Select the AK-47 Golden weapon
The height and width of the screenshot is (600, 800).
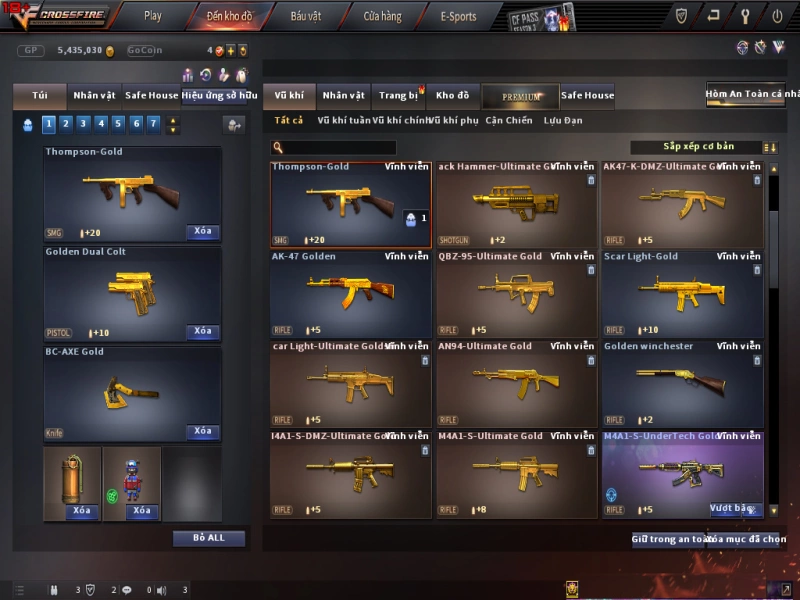[350, 293]
